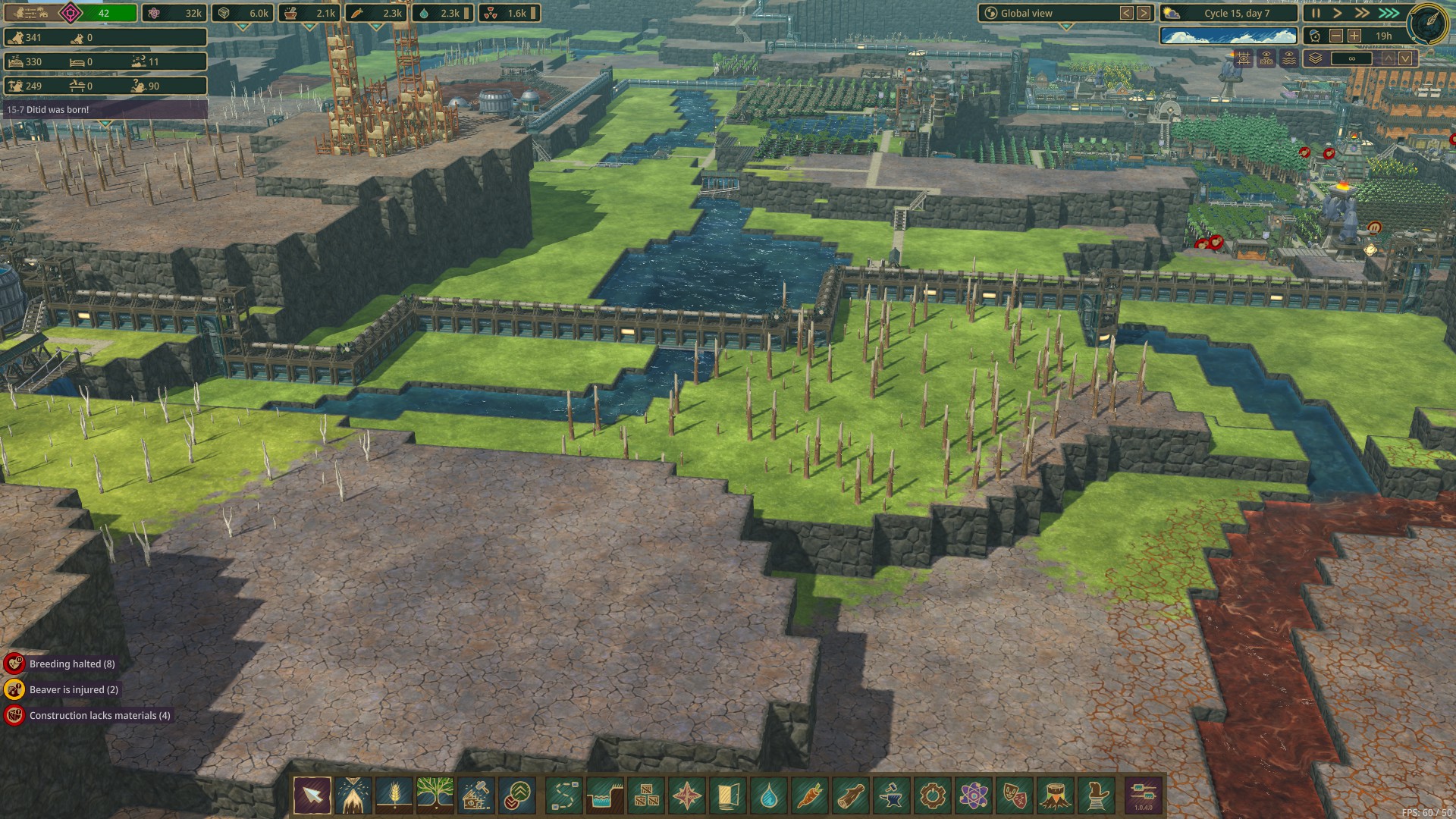Set game speed to double arrows

click(1363, 13)
